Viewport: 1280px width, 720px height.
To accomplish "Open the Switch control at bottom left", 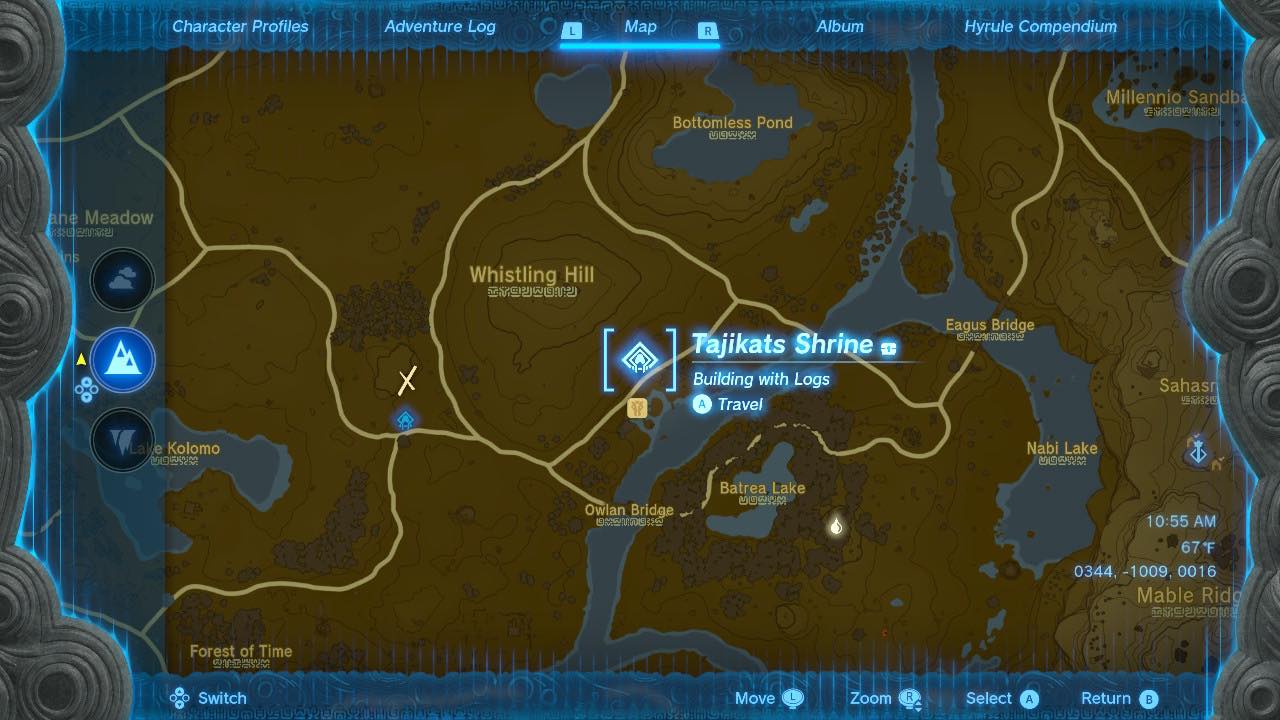I will pyautogui.click(x=209, y=698).
